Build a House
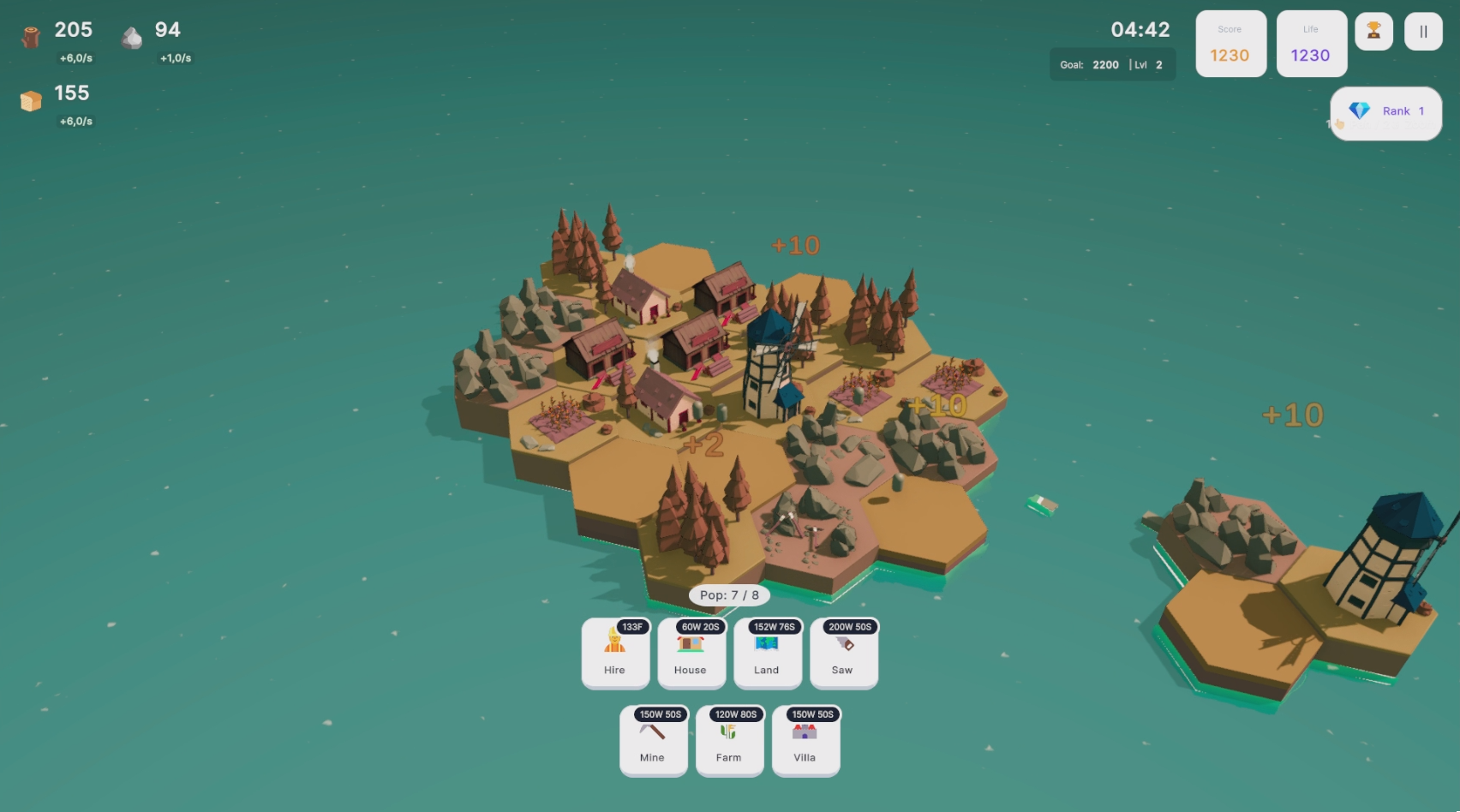Image resolution: width=1460 pixels, height=812 pixels. (691, 654)
